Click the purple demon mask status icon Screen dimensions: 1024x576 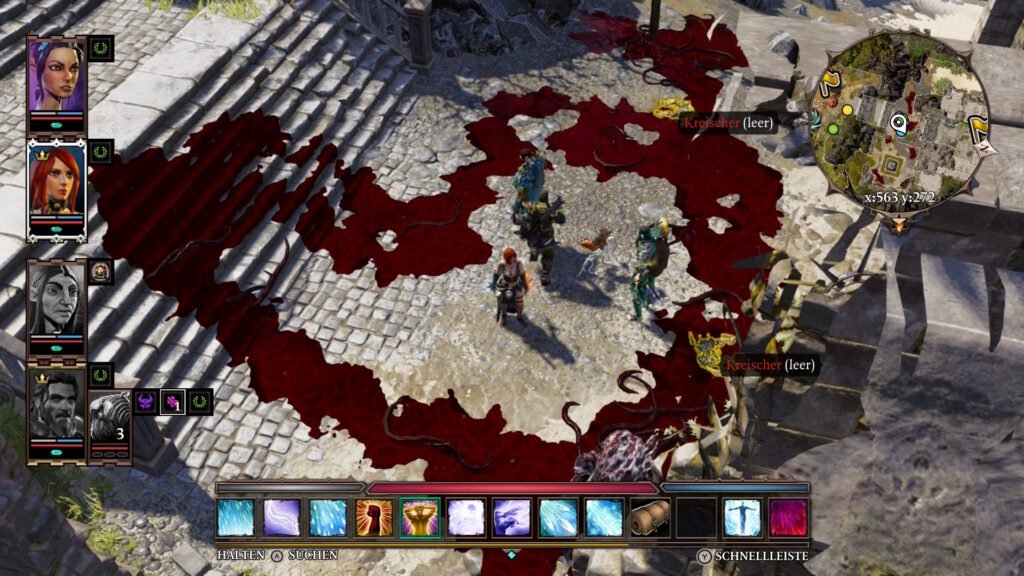(146, 402)
